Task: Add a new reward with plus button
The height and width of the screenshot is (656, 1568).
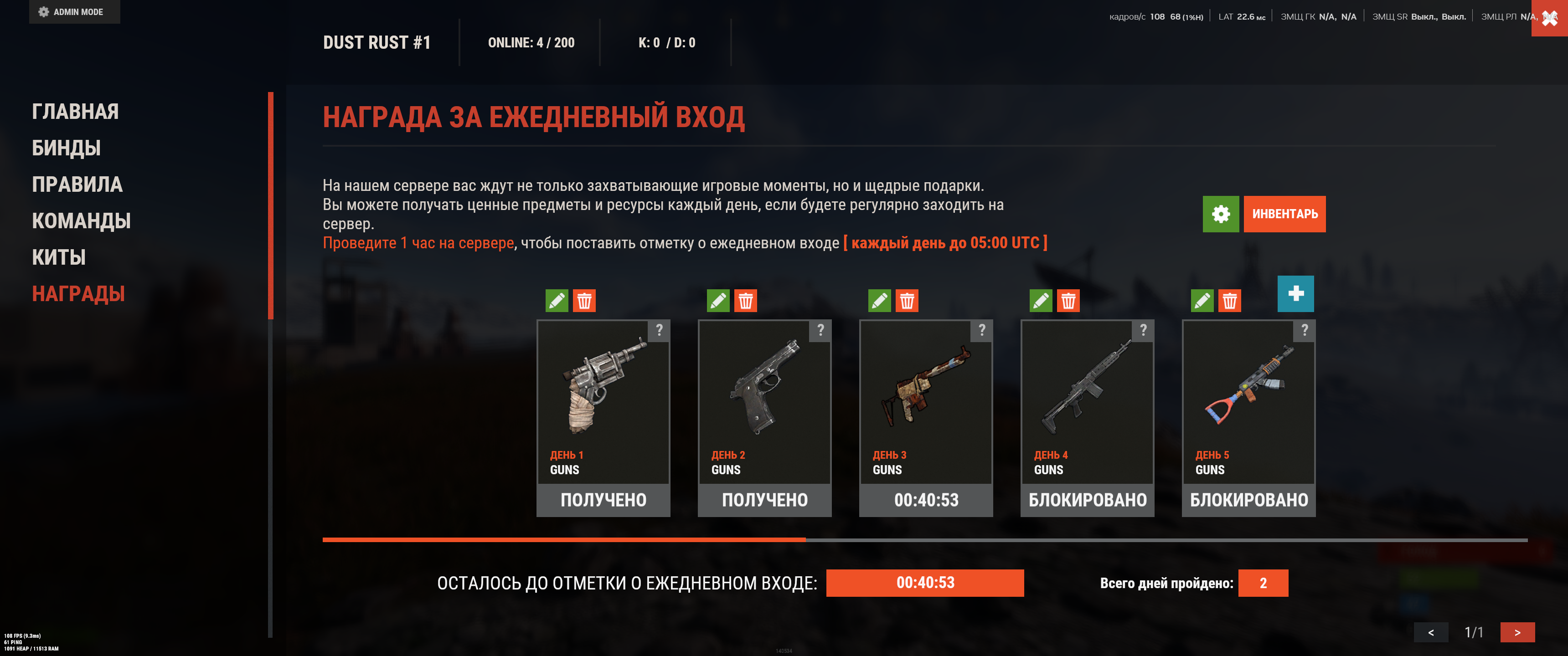Action: tap(1295, 294)
